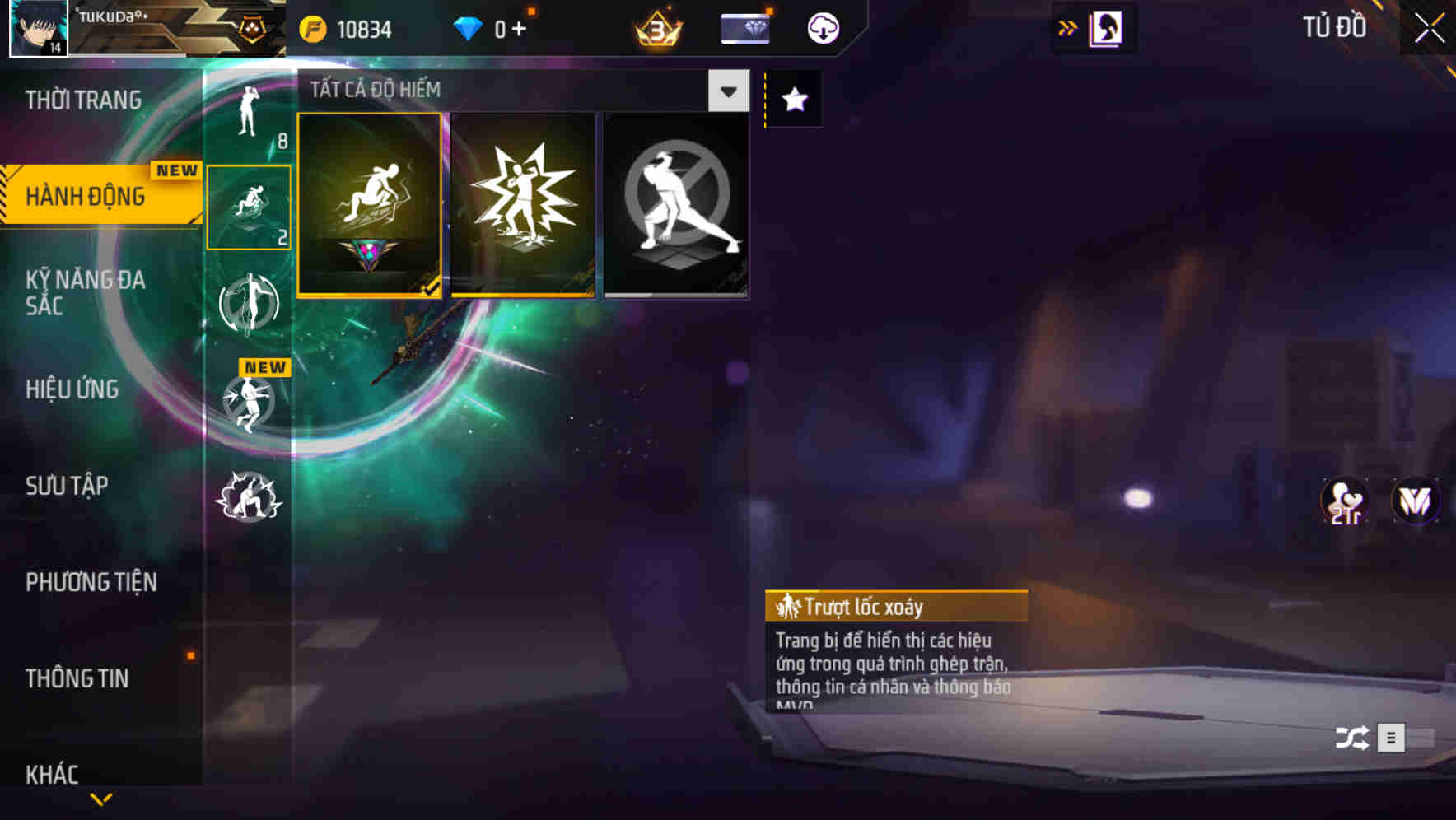Screen dimensions: 1456x820
Task: Open the TẤT CẢ ĐỘ HIẾM rarity dropdown
Action: 726,91
